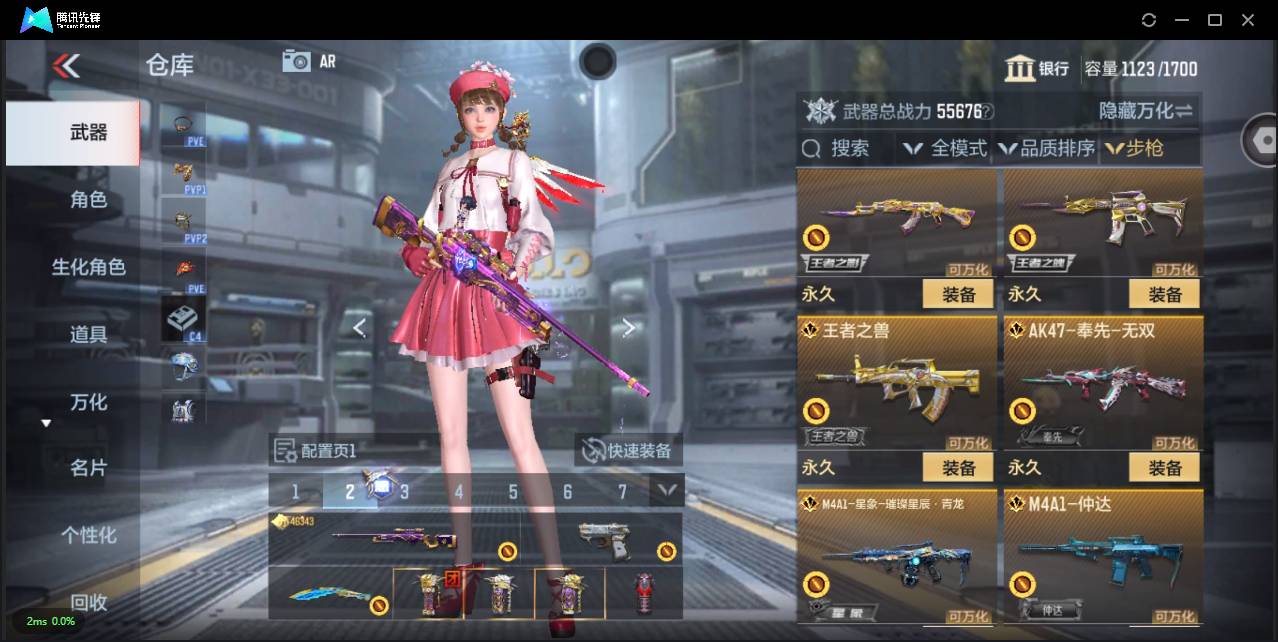The height and width of the screenshot is (642, 1278).
Task: Open the 道具 category
Action: click(88, 334)
